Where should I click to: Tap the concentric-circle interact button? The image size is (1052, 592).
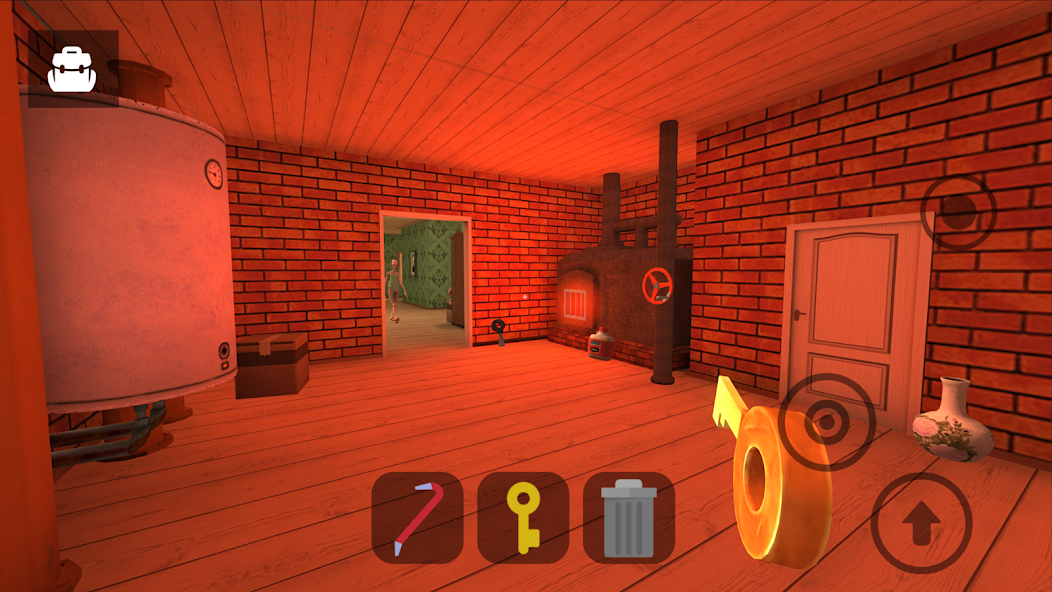click(827, 422)
